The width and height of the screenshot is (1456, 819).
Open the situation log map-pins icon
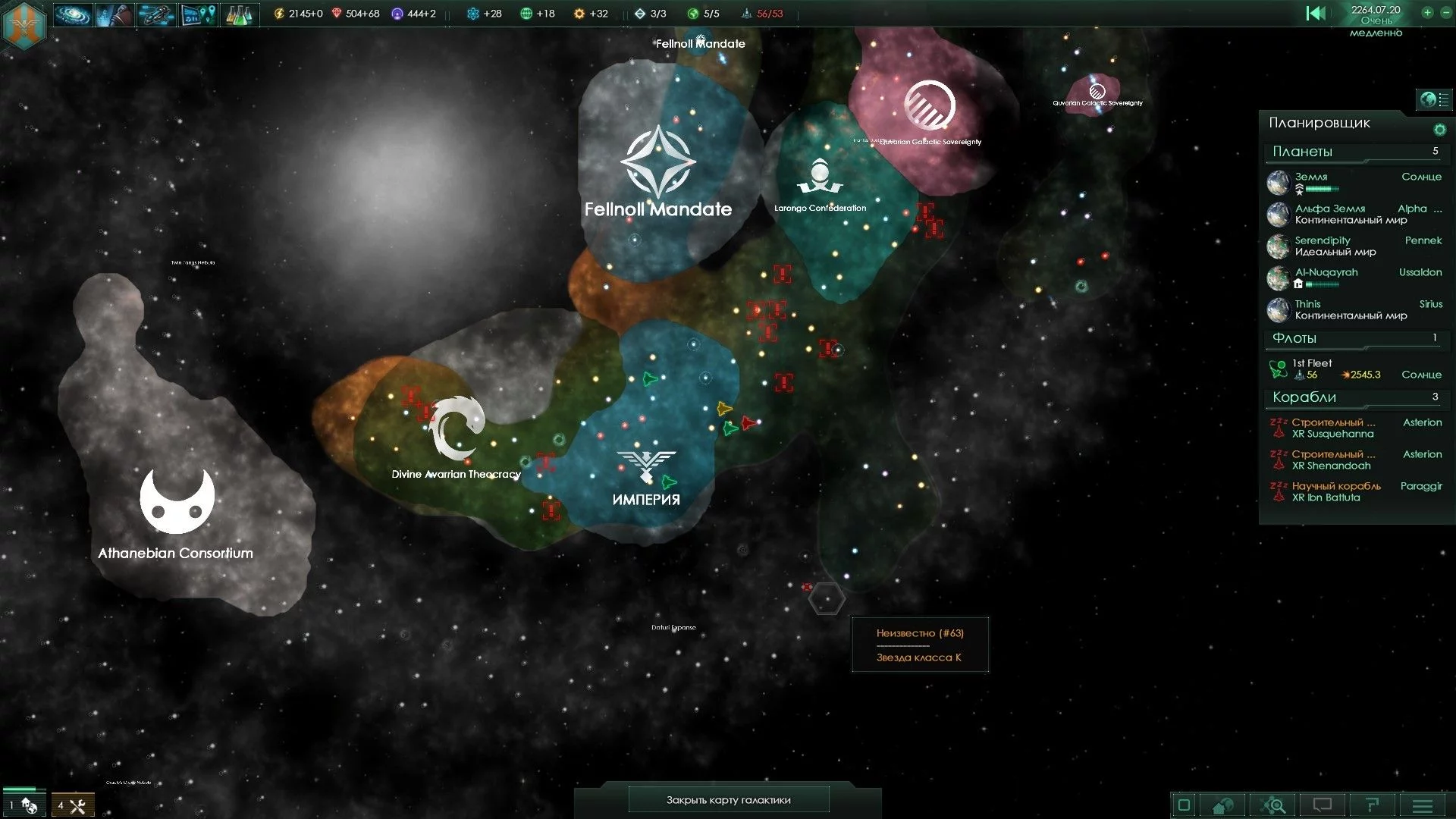198,14
